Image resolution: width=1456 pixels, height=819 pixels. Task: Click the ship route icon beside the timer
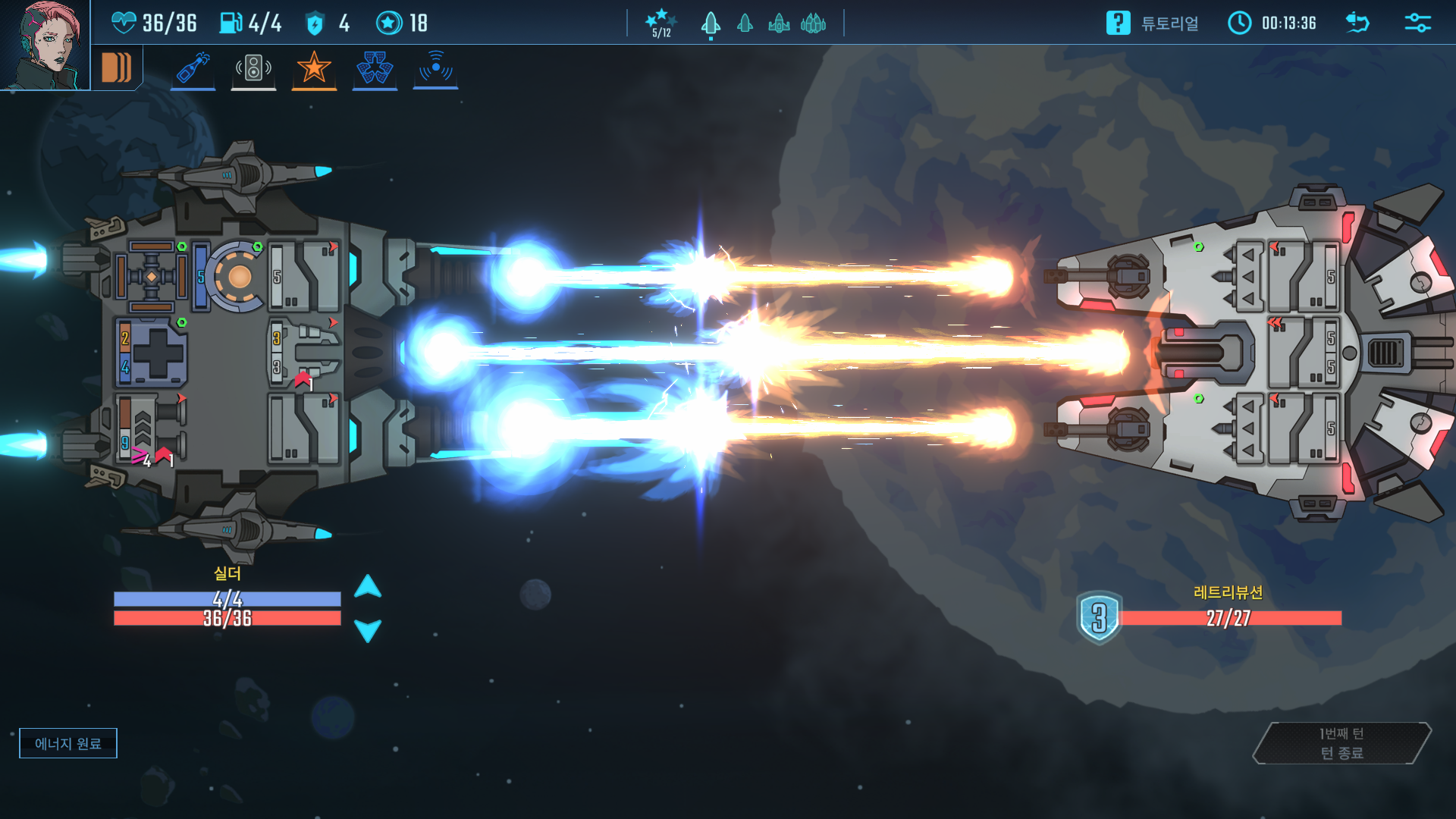1357,23
